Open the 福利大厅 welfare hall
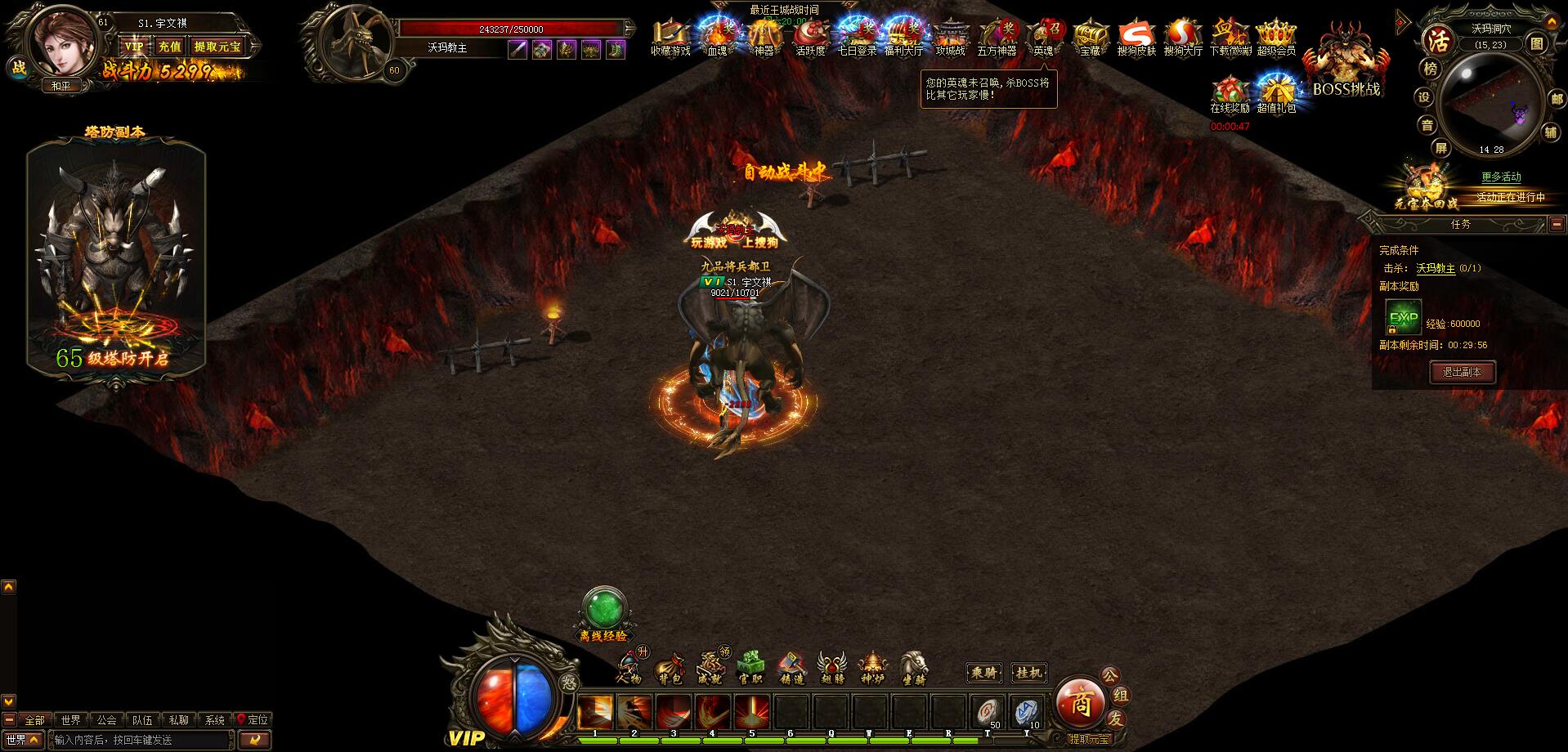Image resolution: width=1568 pixels, height=752 pixels. [x=903, y=38]
